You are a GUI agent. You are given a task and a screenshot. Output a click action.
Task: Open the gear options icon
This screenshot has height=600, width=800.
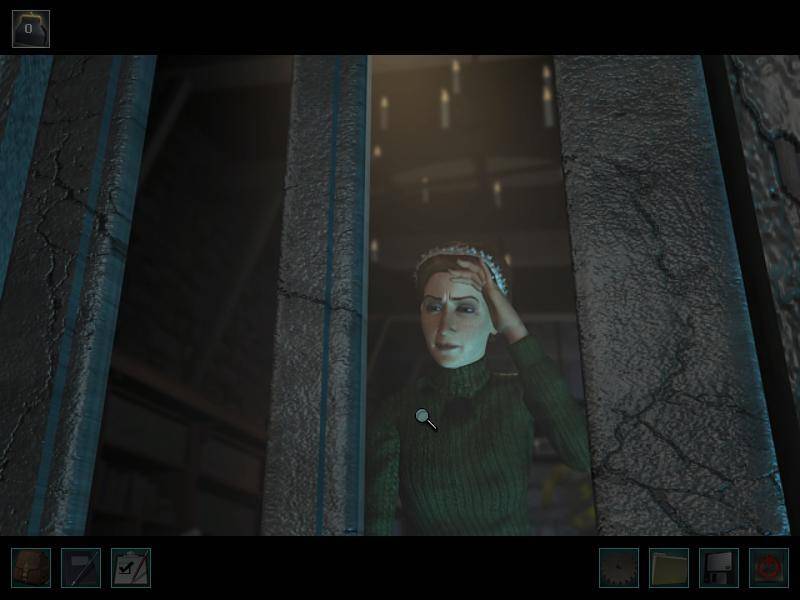pos(619,568)
